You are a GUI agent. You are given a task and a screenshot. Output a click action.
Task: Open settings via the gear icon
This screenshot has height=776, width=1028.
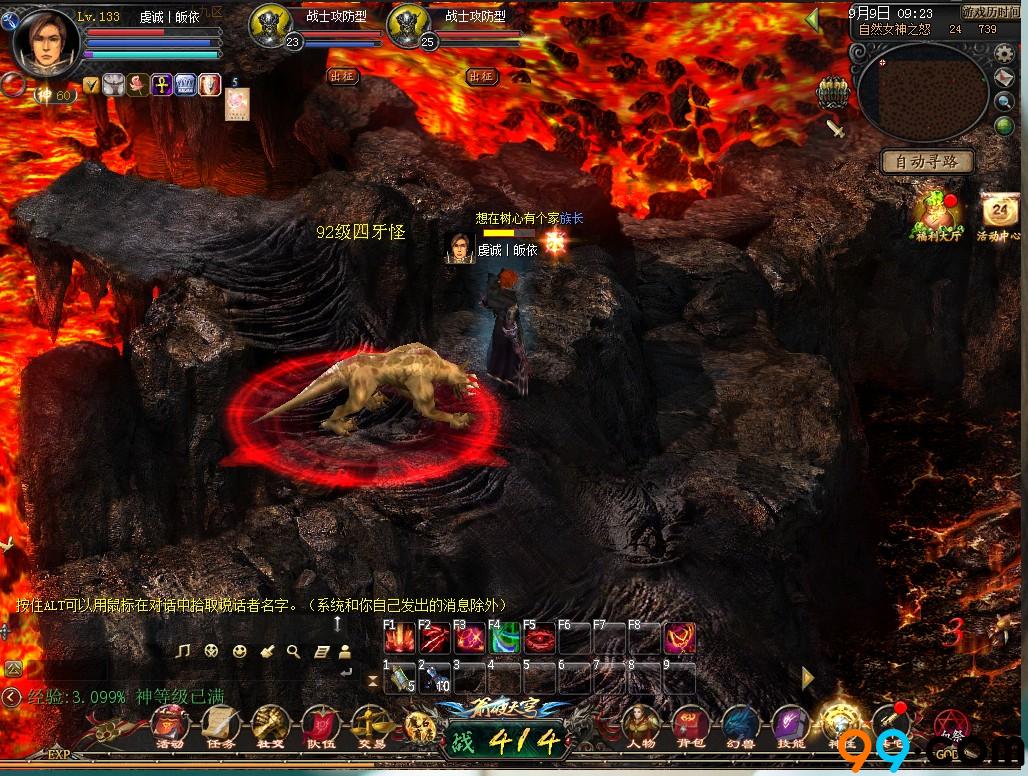1004,53
